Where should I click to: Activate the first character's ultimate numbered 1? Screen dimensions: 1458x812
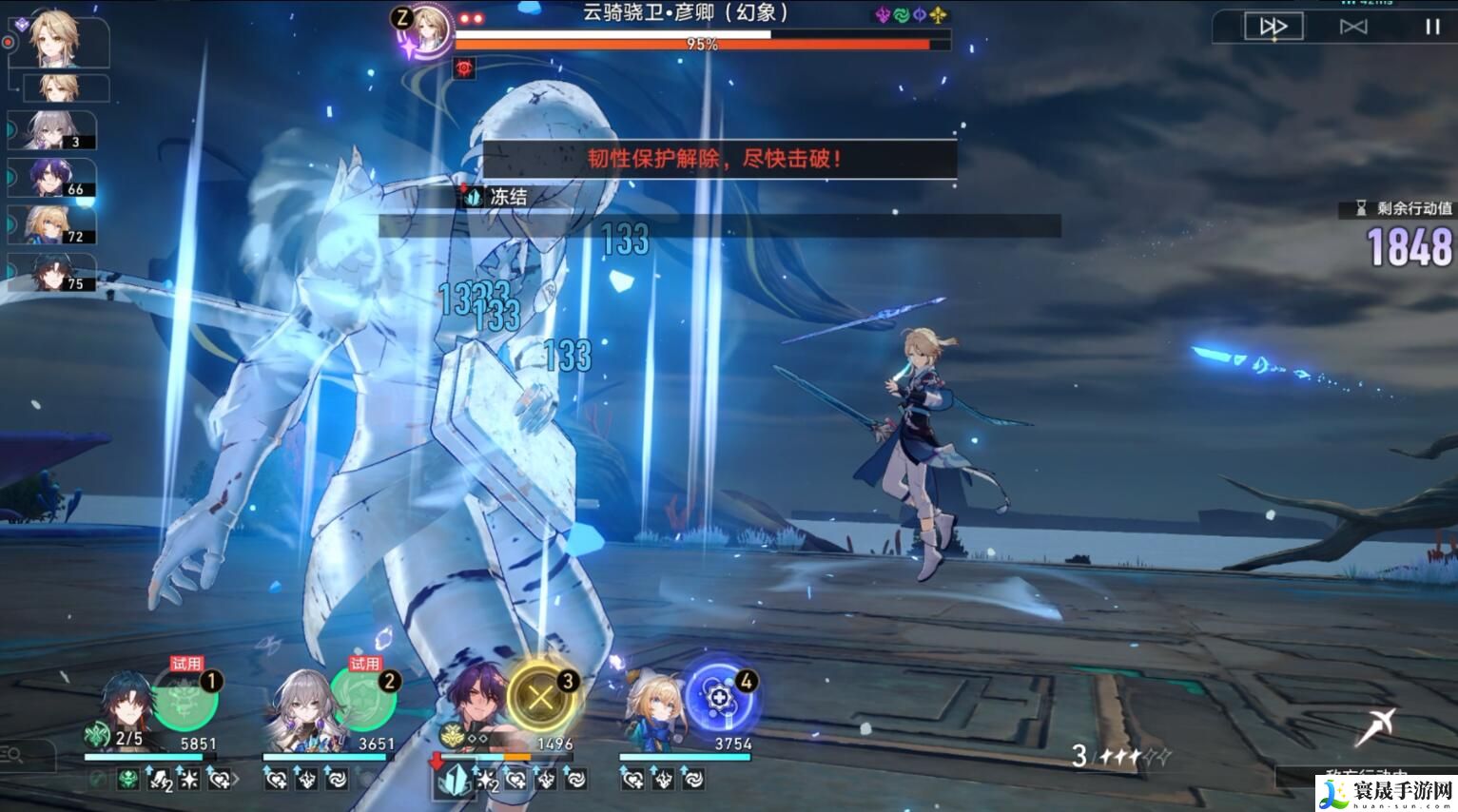[x=185, y=699]
